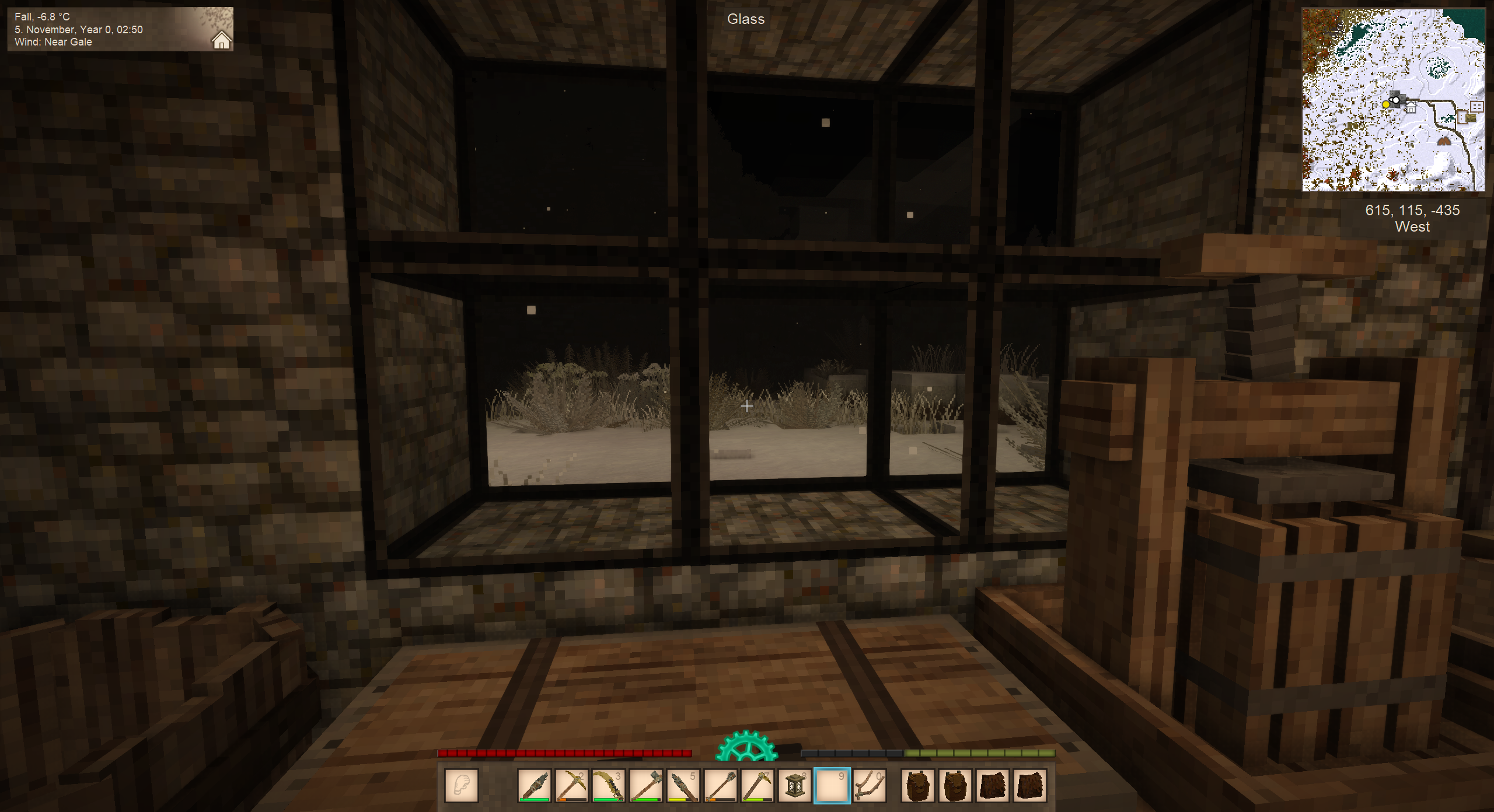Select the brown cave marker on minimap
This screenshot has height=812, width=1494.
click(1443, 141)
